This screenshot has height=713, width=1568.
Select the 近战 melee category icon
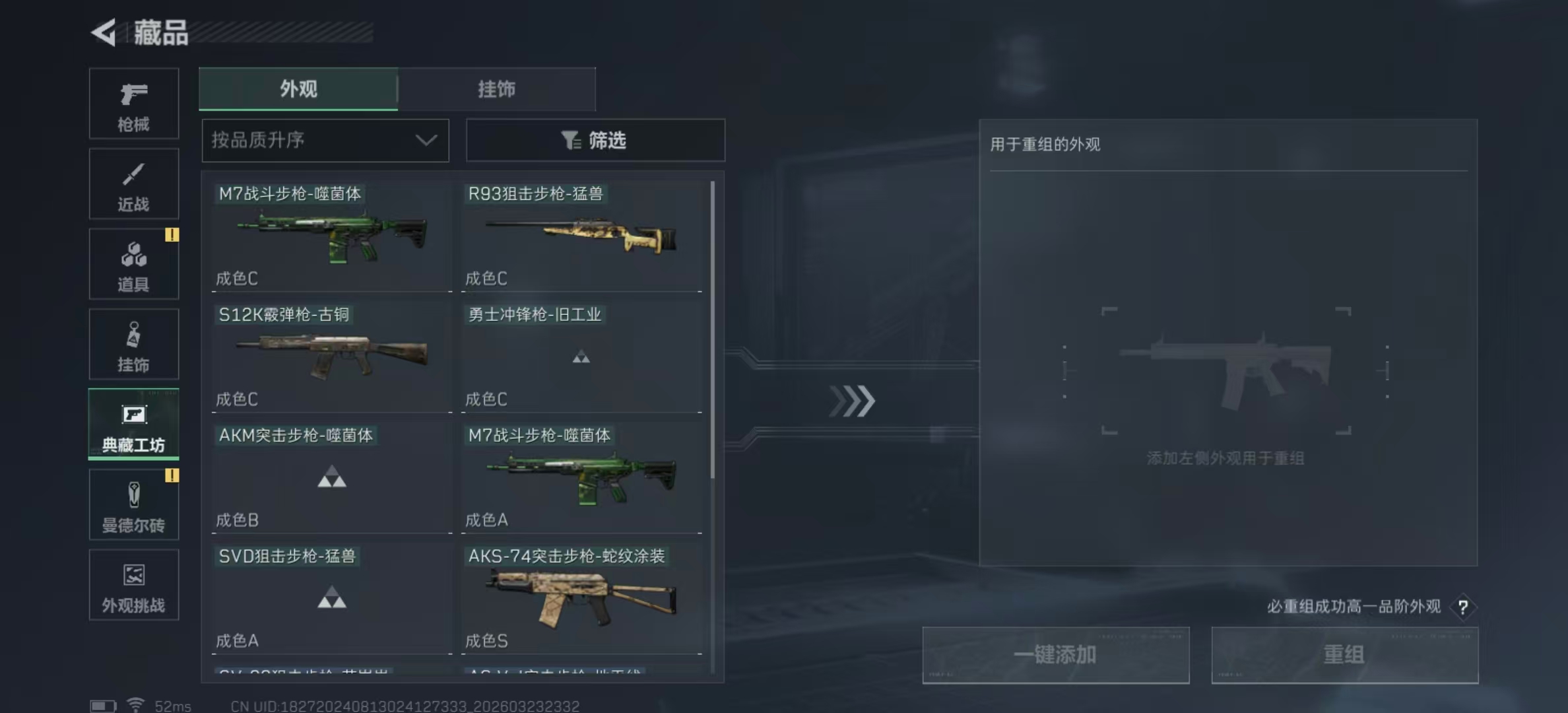pos(133,184)
